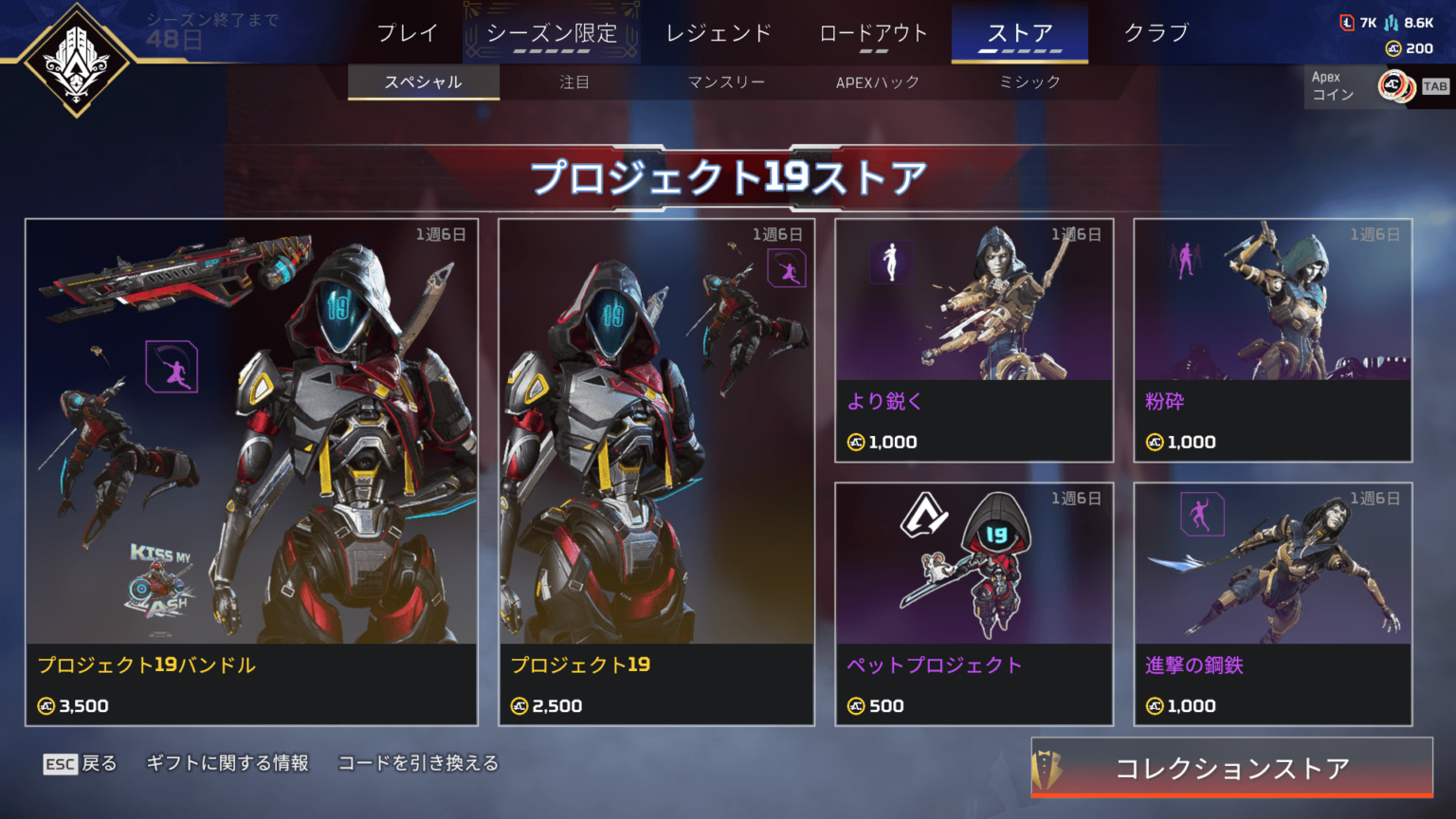Select the ペットプロジェクト charm tile
Screen dimensions: 1456x819
pyautogui.click(x=974, y=604)
